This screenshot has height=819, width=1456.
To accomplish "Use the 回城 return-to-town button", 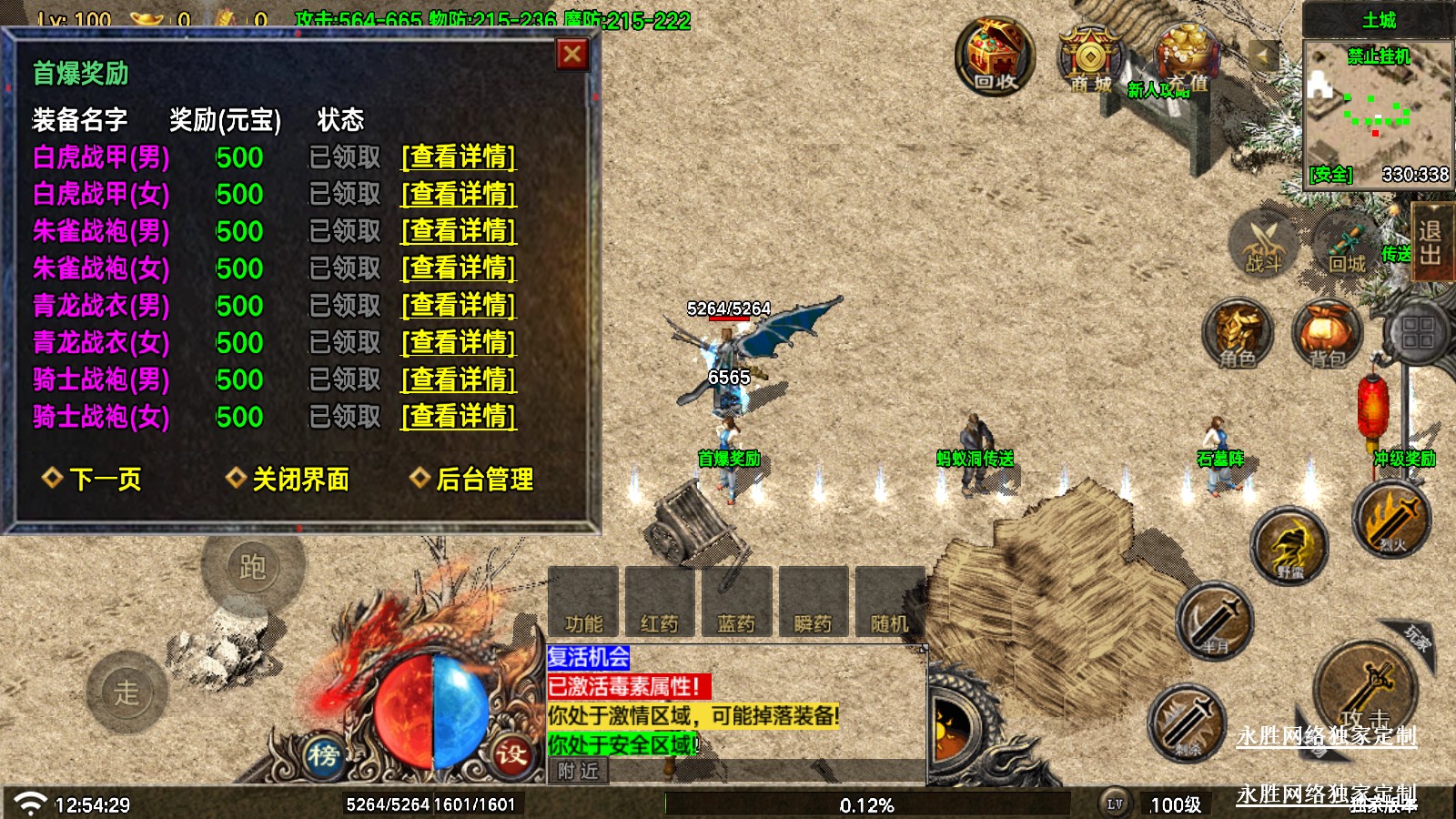I will (x=1346, y=243).
